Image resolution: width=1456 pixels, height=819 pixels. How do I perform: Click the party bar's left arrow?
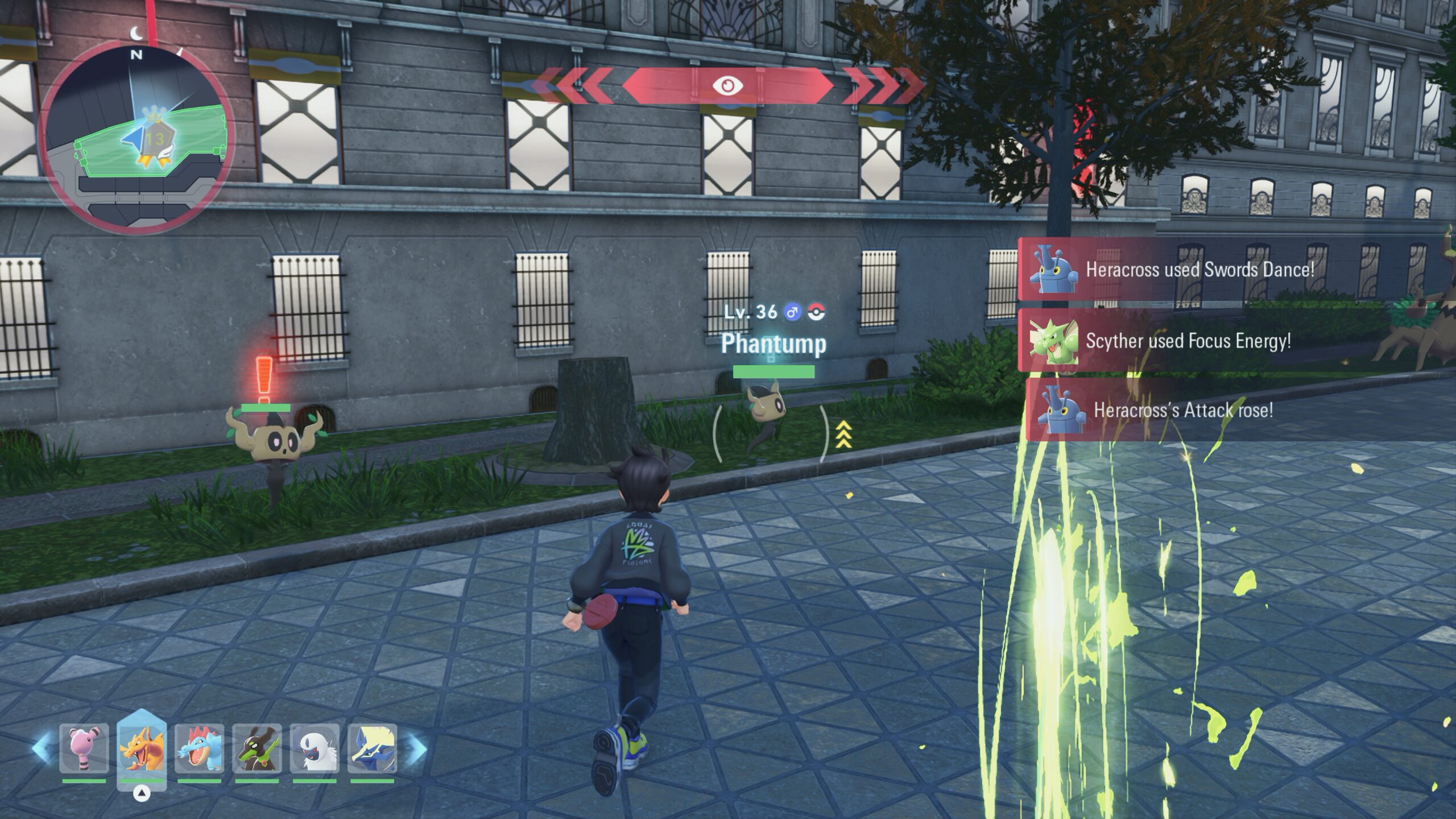[41, 748]
